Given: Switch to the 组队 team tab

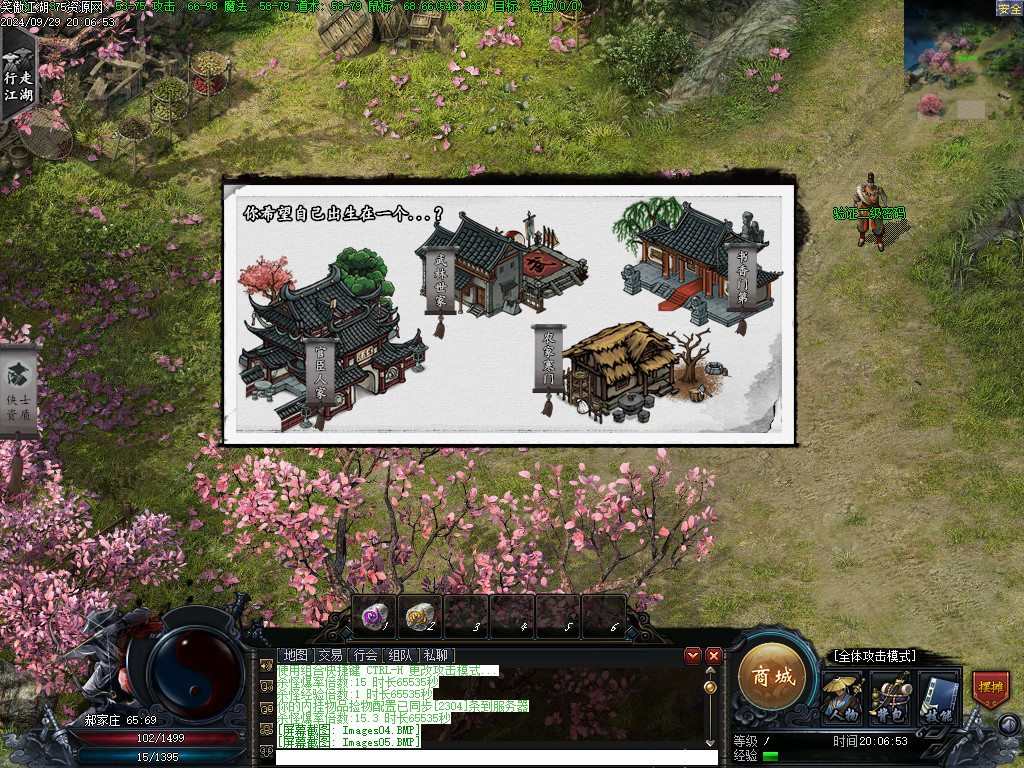Looking at the screenshot, I should click(x=401, y=655).
